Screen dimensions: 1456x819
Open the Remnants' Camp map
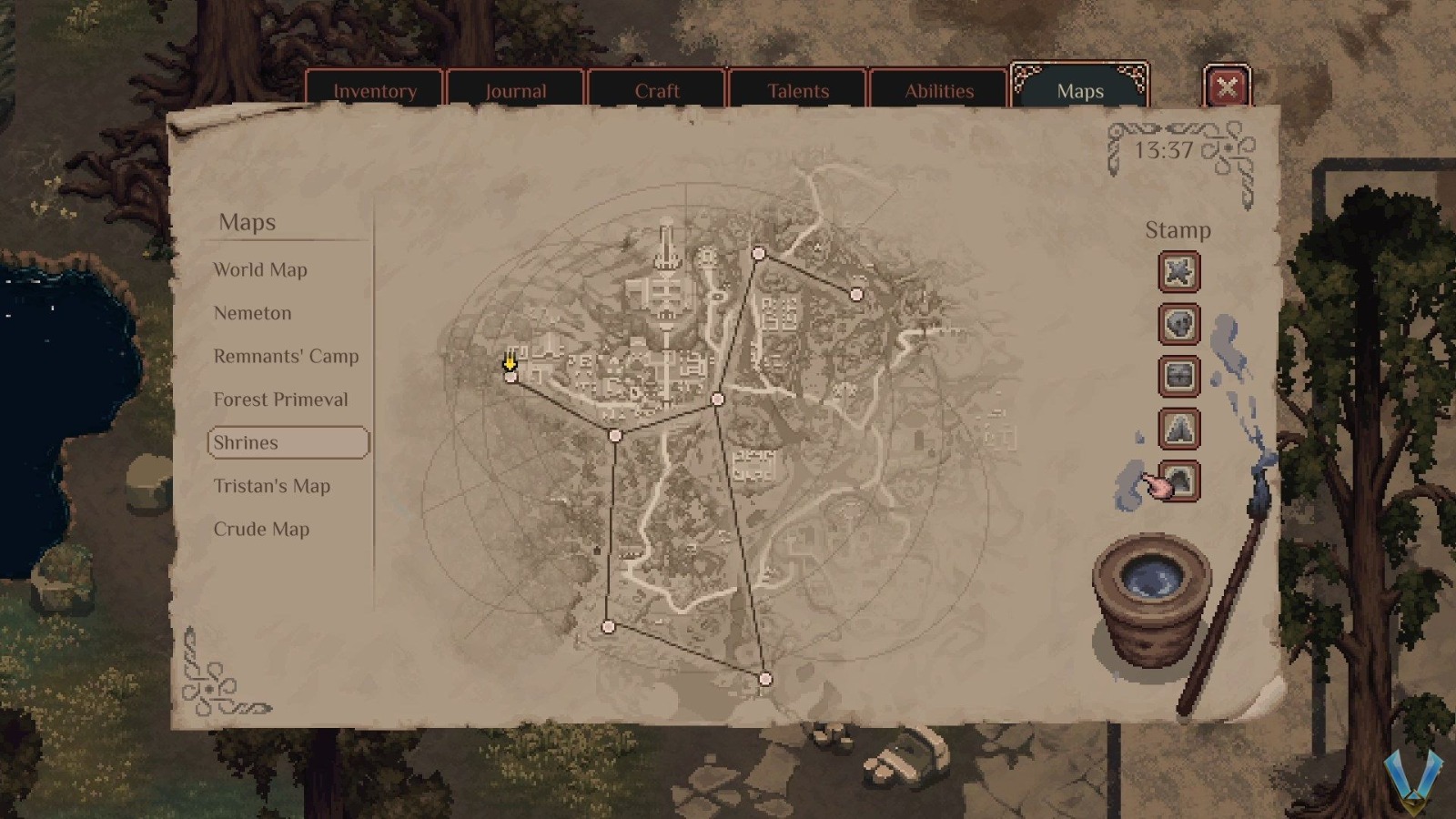pos(286,356)
